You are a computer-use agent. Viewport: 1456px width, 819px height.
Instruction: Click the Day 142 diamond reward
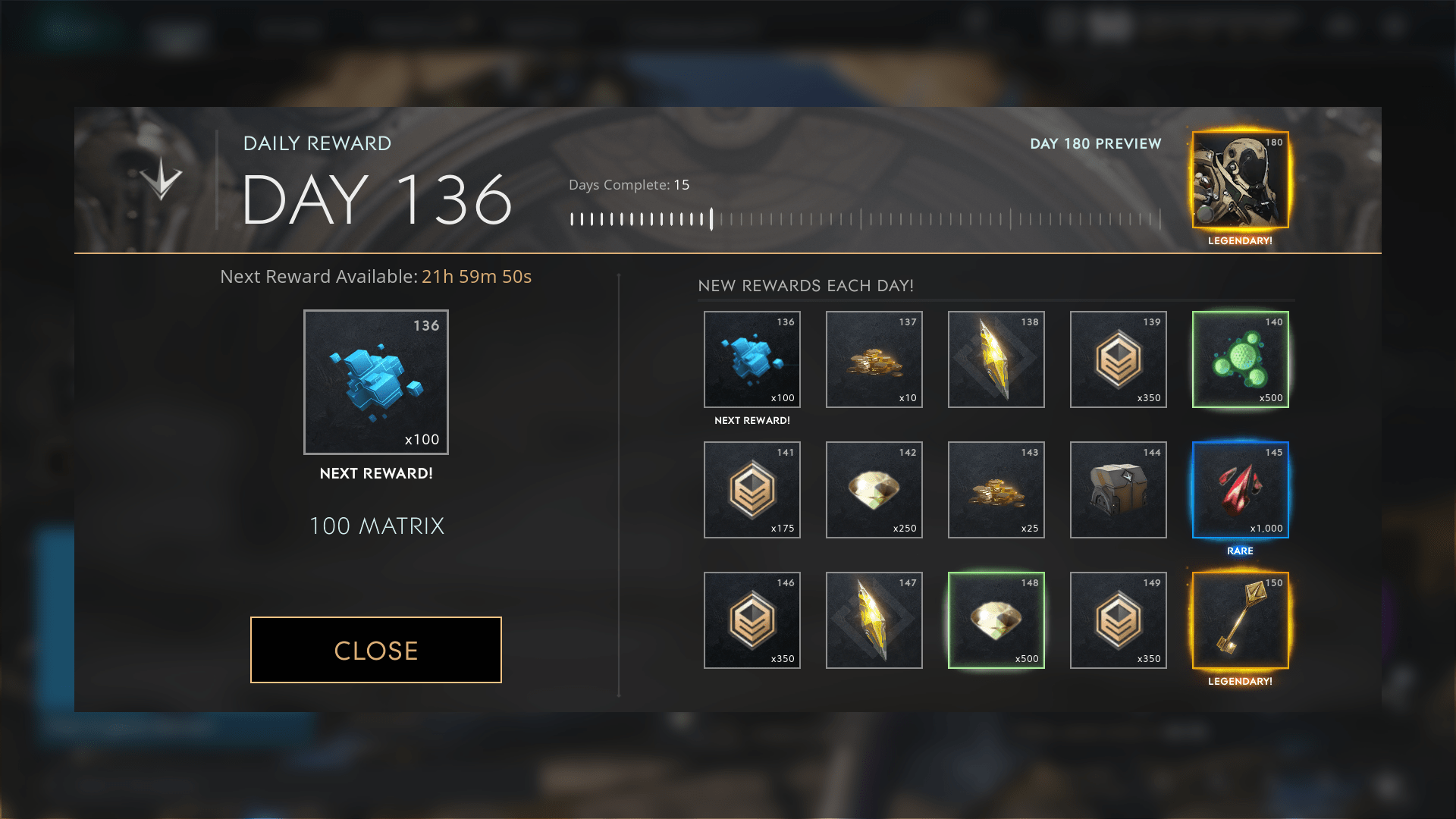click(x=874, y=490)
